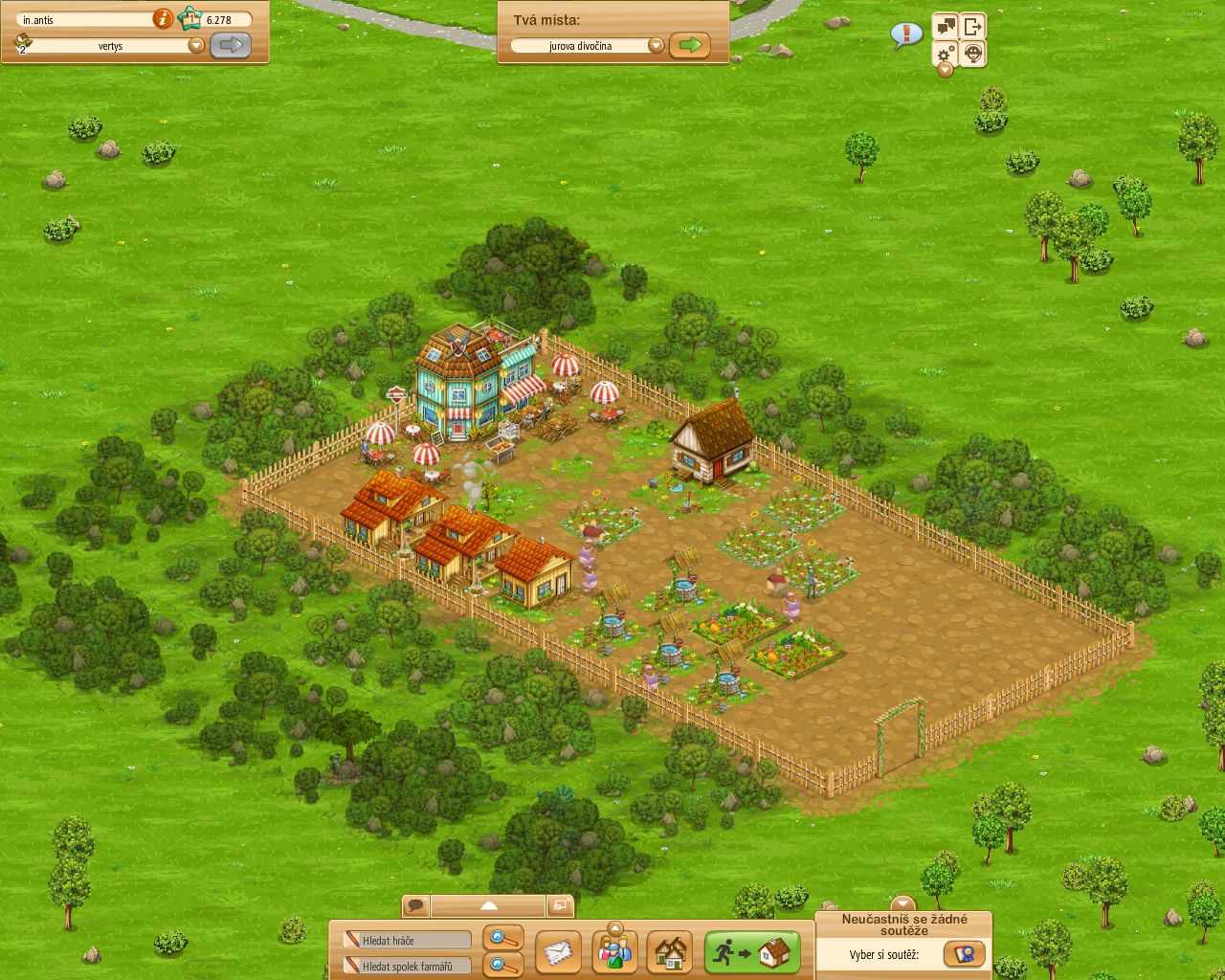Click the blue exclamation notification bubble
Viewport: 1225px width, 980px height.
tap(905, 33)
